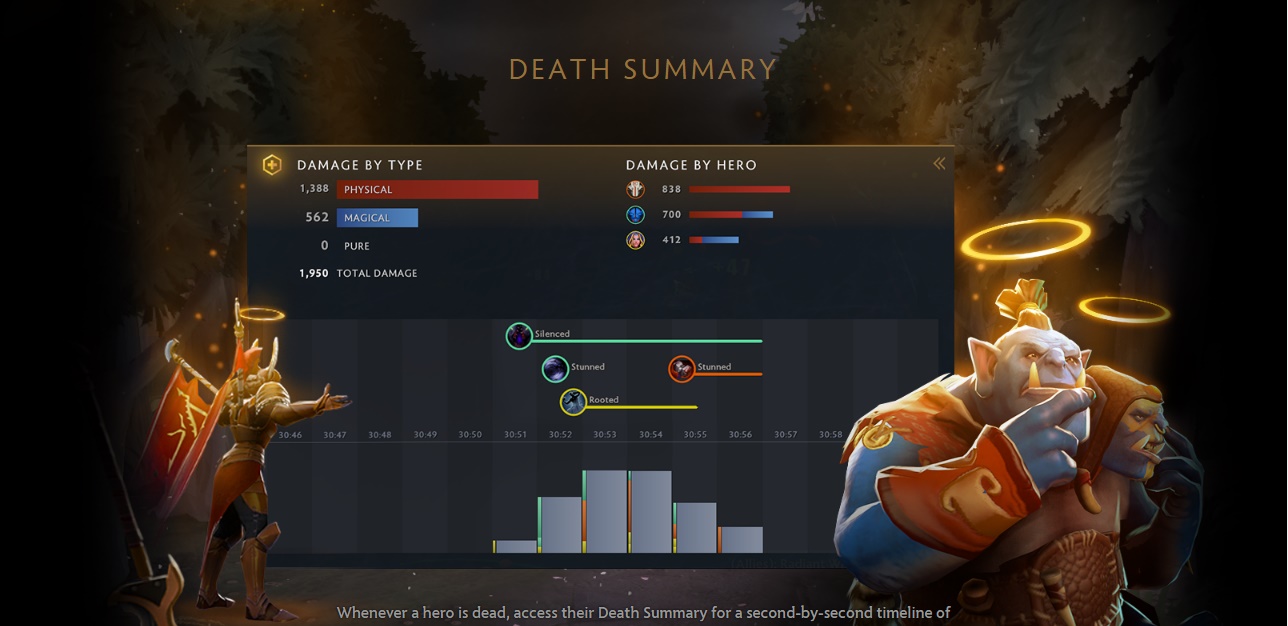Collapse the death summary with the double-arrow button
The width and height of the screenshot is (1288, 626).
point(939,163)
